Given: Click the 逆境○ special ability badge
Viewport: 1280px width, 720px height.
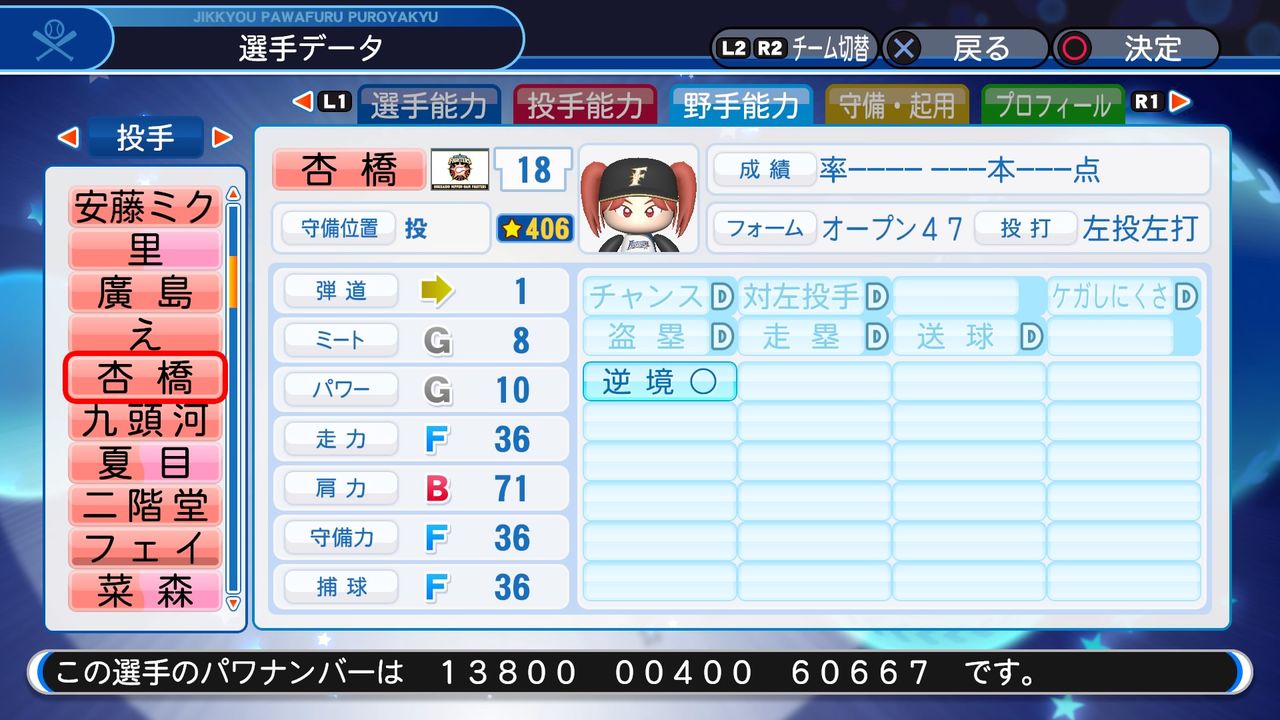Looking at the screenshot, I should click(659, 381).
